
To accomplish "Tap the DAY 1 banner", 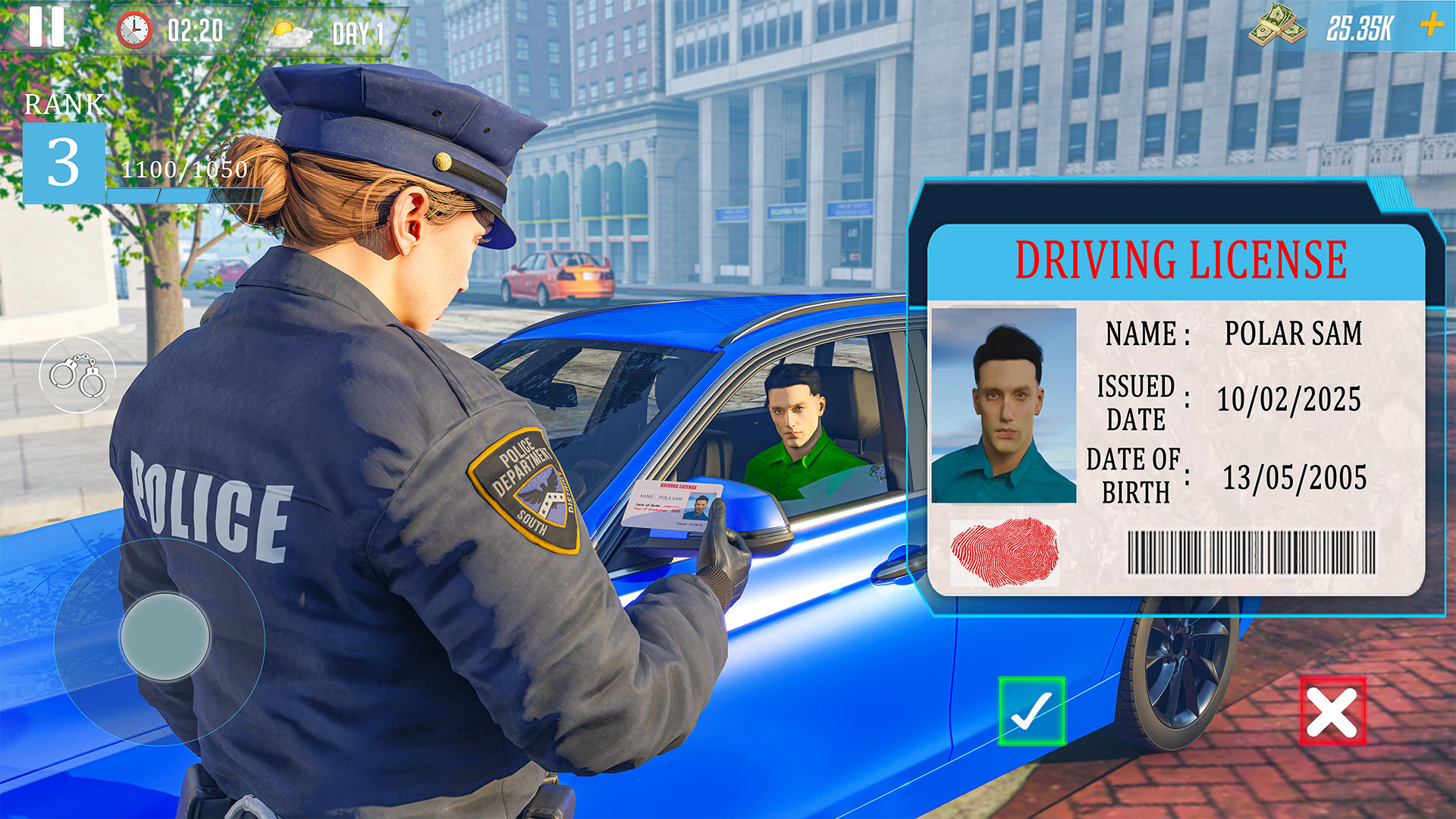I will click(356, 32).
